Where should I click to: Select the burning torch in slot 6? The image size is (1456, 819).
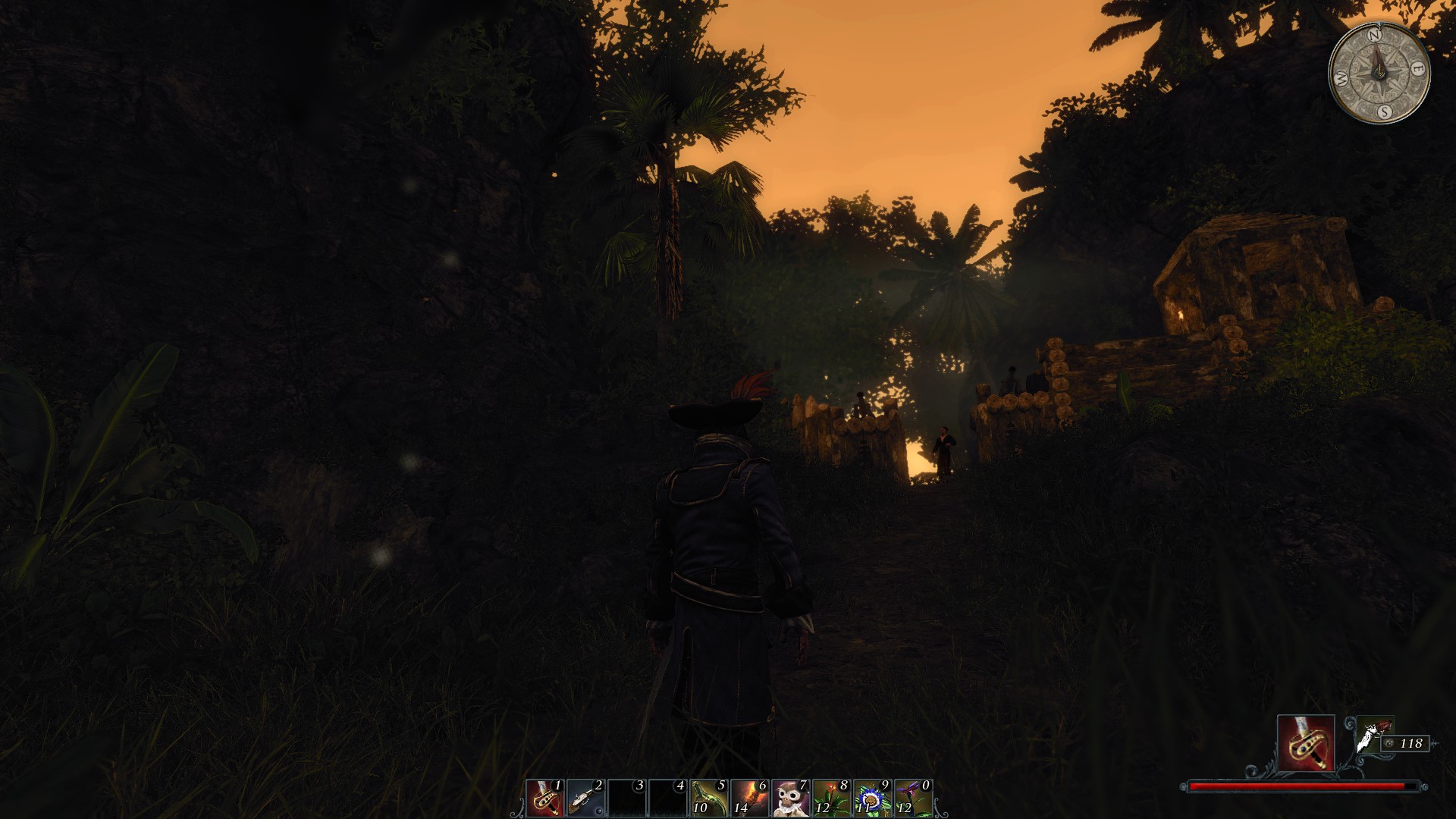749,798
